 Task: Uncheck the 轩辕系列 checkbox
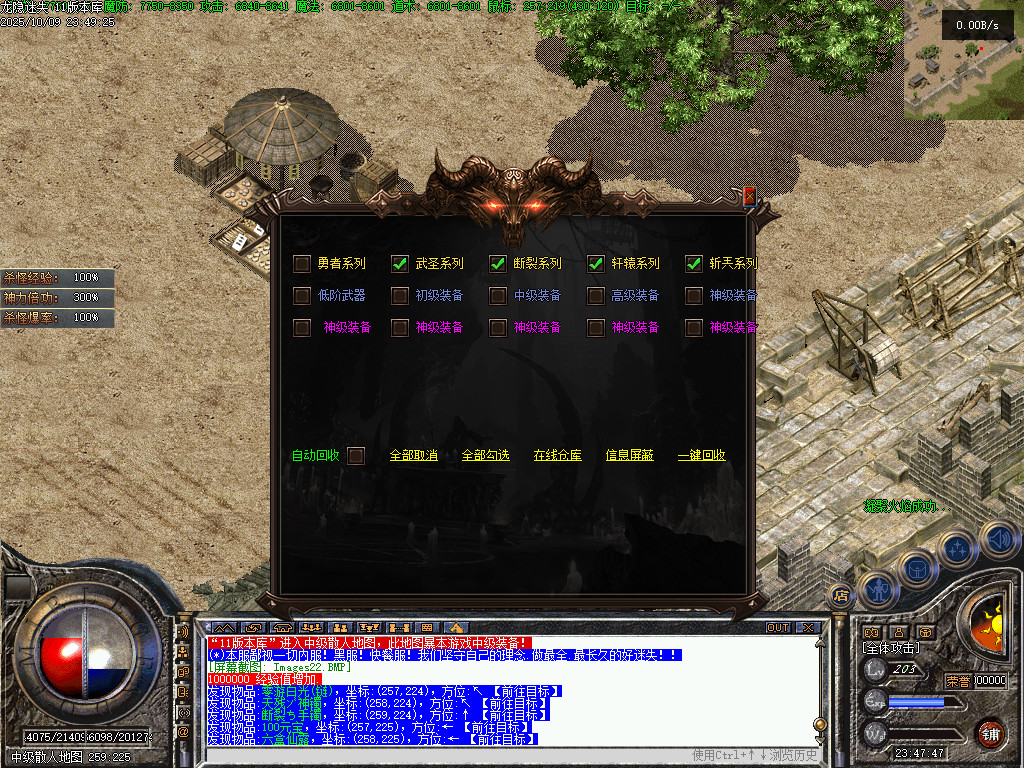(596, 264)
